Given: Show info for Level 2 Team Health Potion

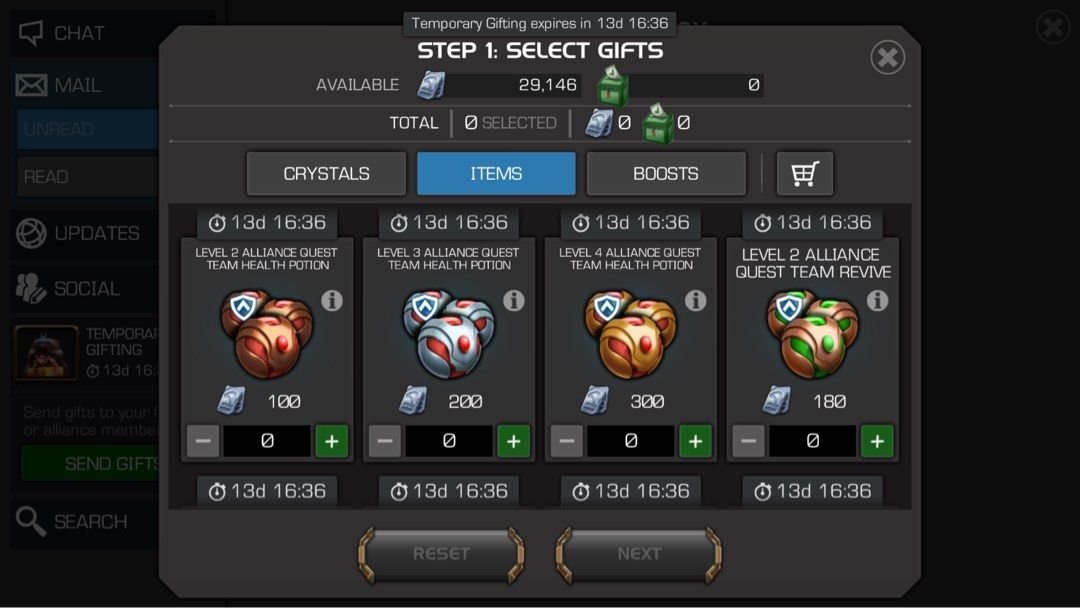Looking at the screenshot, I should pos(332,300).
